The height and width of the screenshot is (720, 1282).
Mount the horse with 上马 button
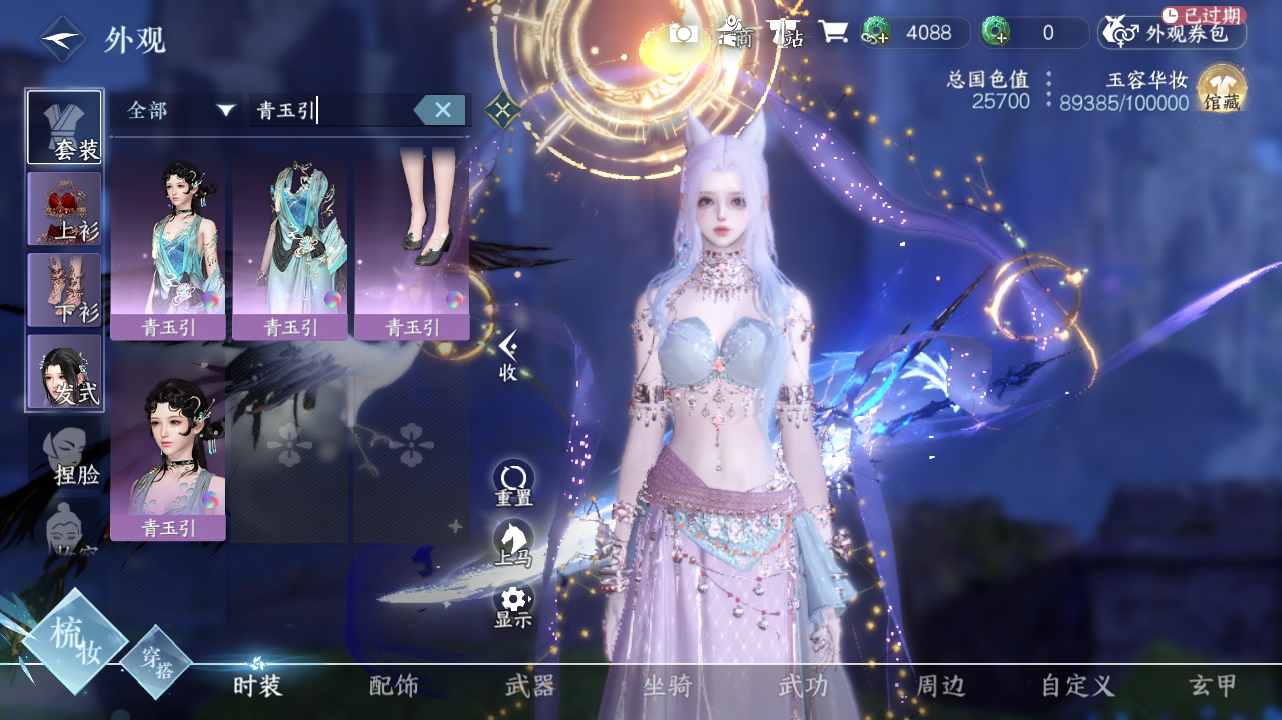[513, 542]
